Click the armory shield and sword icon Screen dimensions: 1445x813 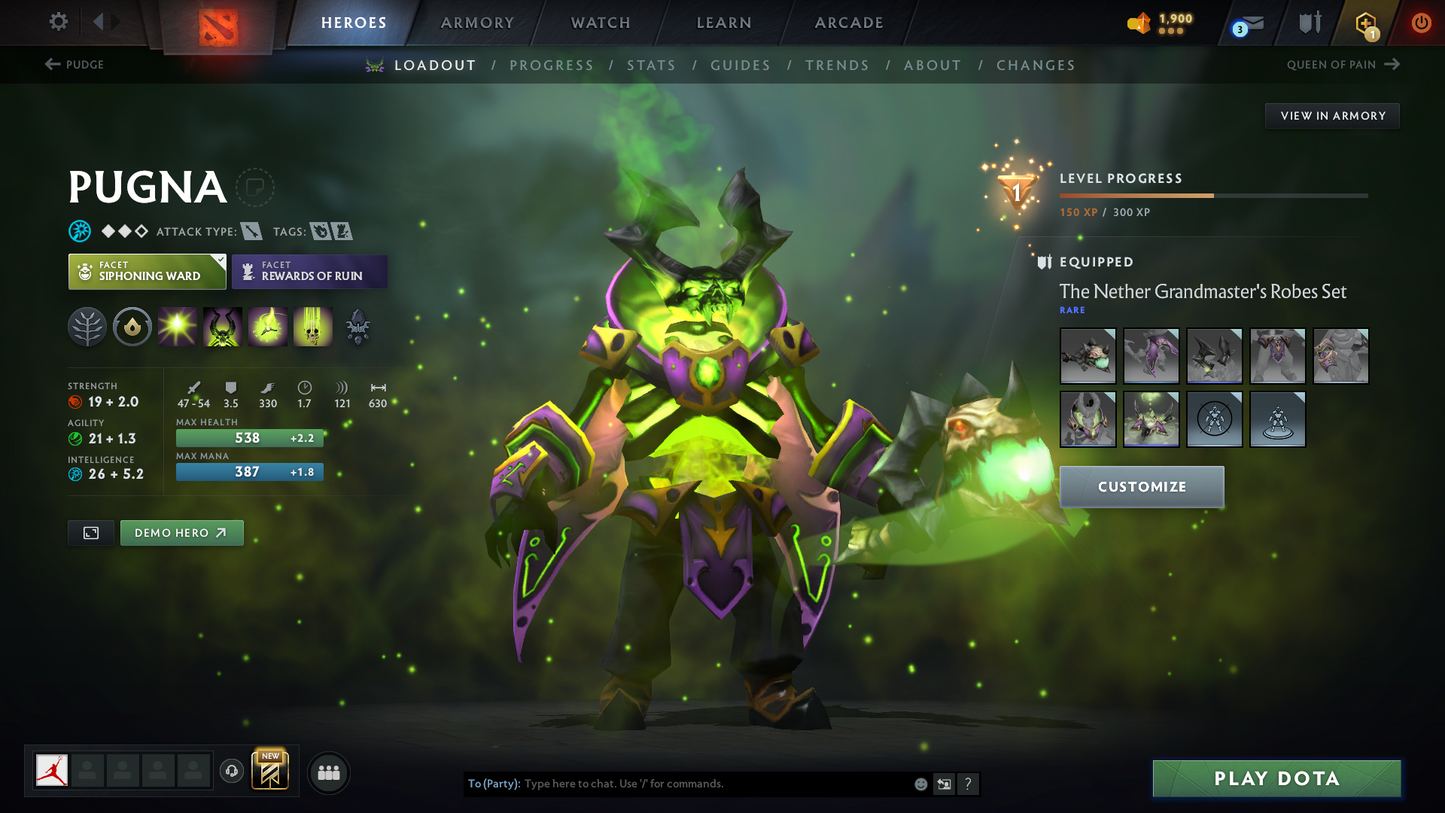tap(1310, 22)
